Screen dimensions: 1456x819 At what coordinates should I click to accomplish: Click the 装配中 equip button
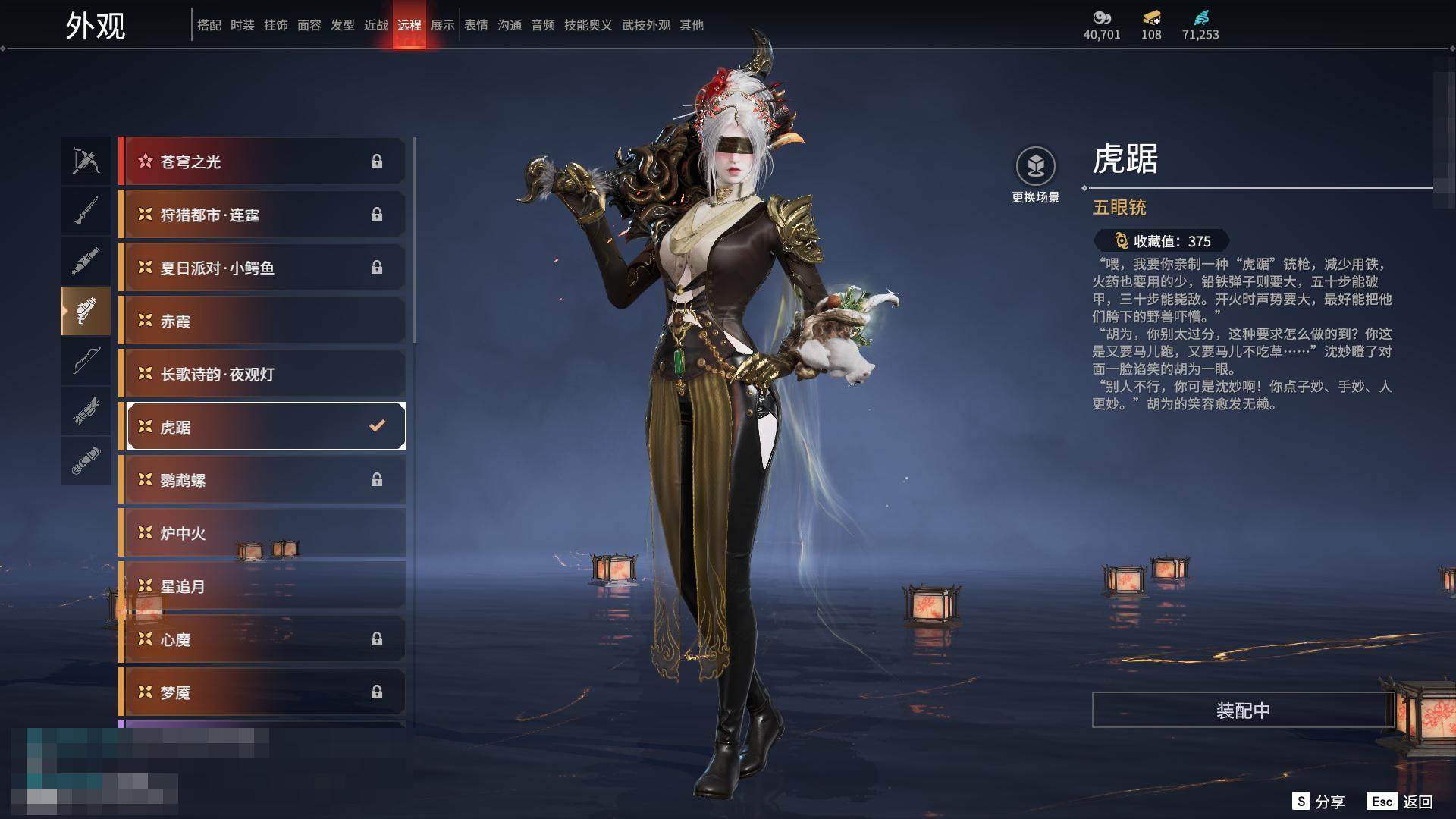click(x=1243, y=710)
